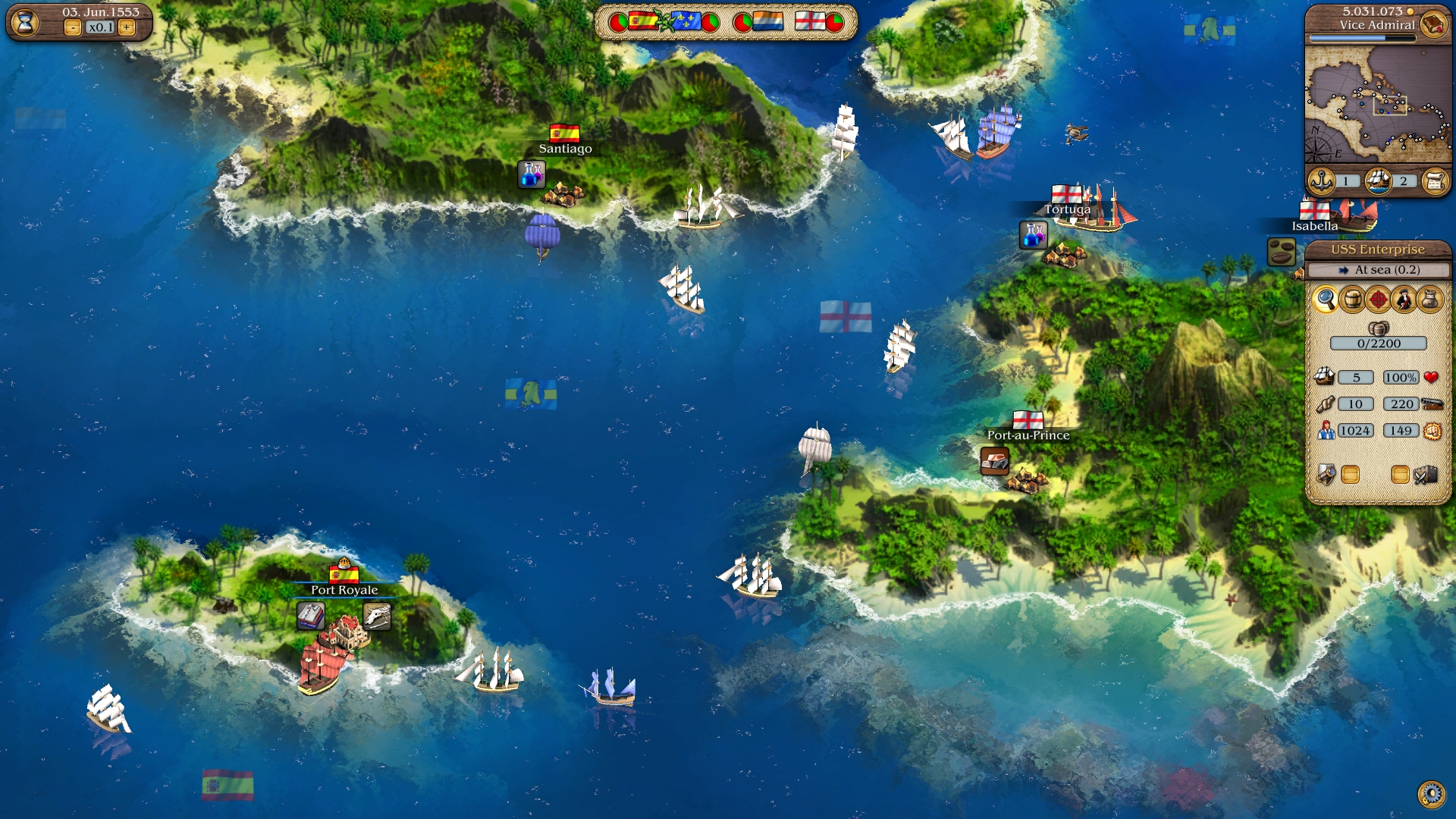This screenshot has height=819, width=1456.
Task: Click the Caribbean minimap
Action: [1377, 104]
